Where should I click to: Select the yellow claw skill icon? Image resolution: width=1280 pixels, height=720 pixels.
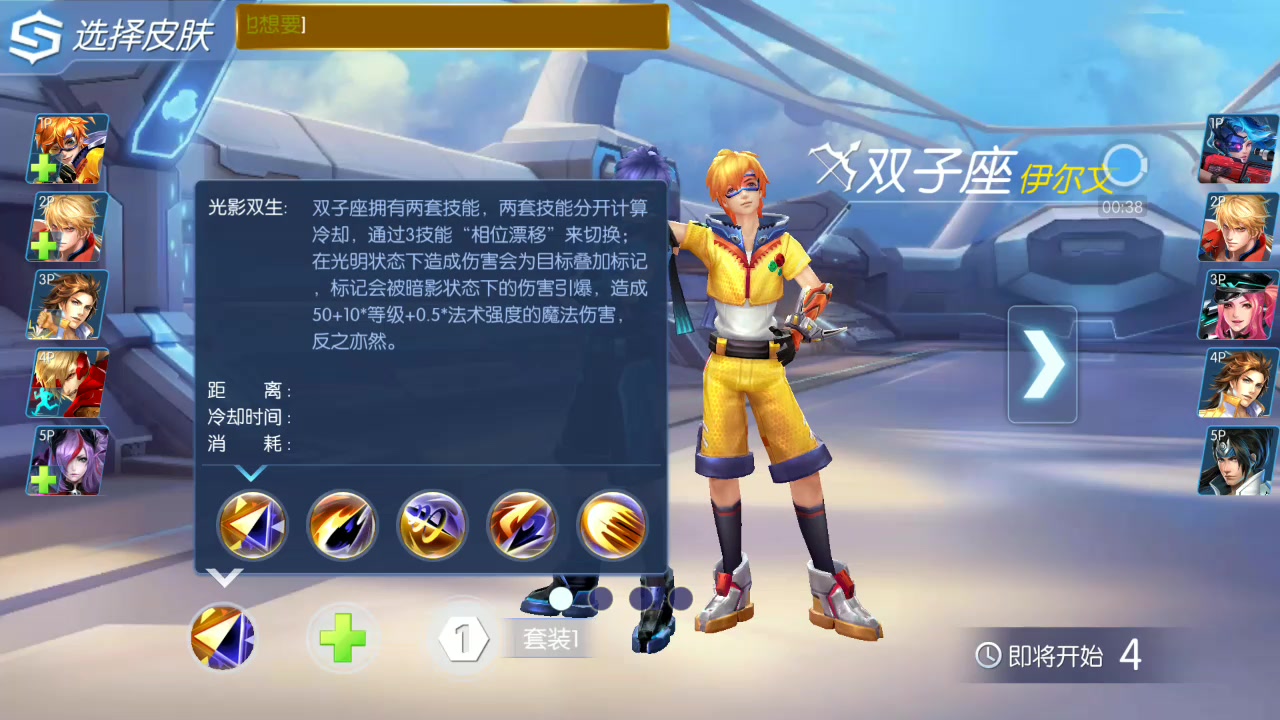point(611,525)
